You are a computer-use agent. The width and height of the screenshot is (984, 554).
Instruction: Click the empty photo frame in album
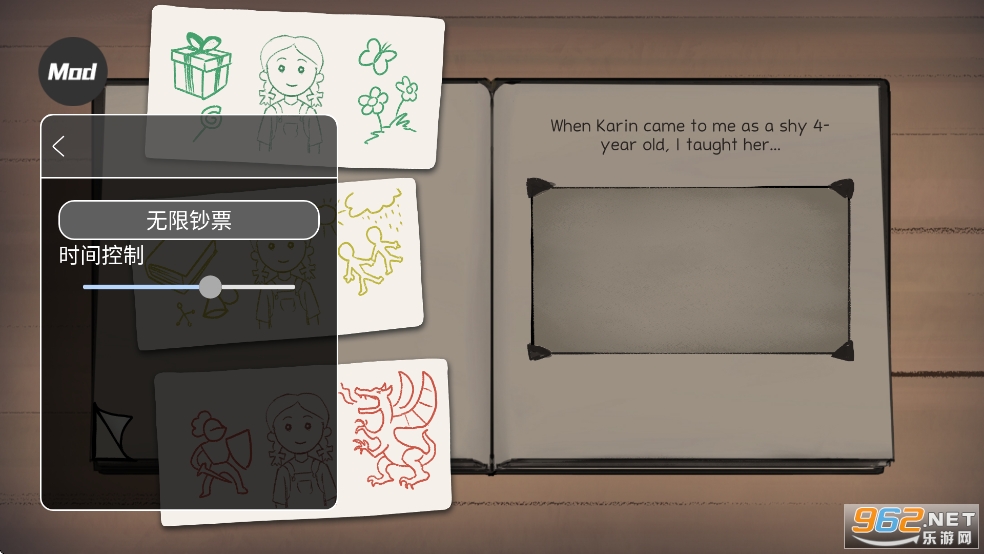[690, 270]
